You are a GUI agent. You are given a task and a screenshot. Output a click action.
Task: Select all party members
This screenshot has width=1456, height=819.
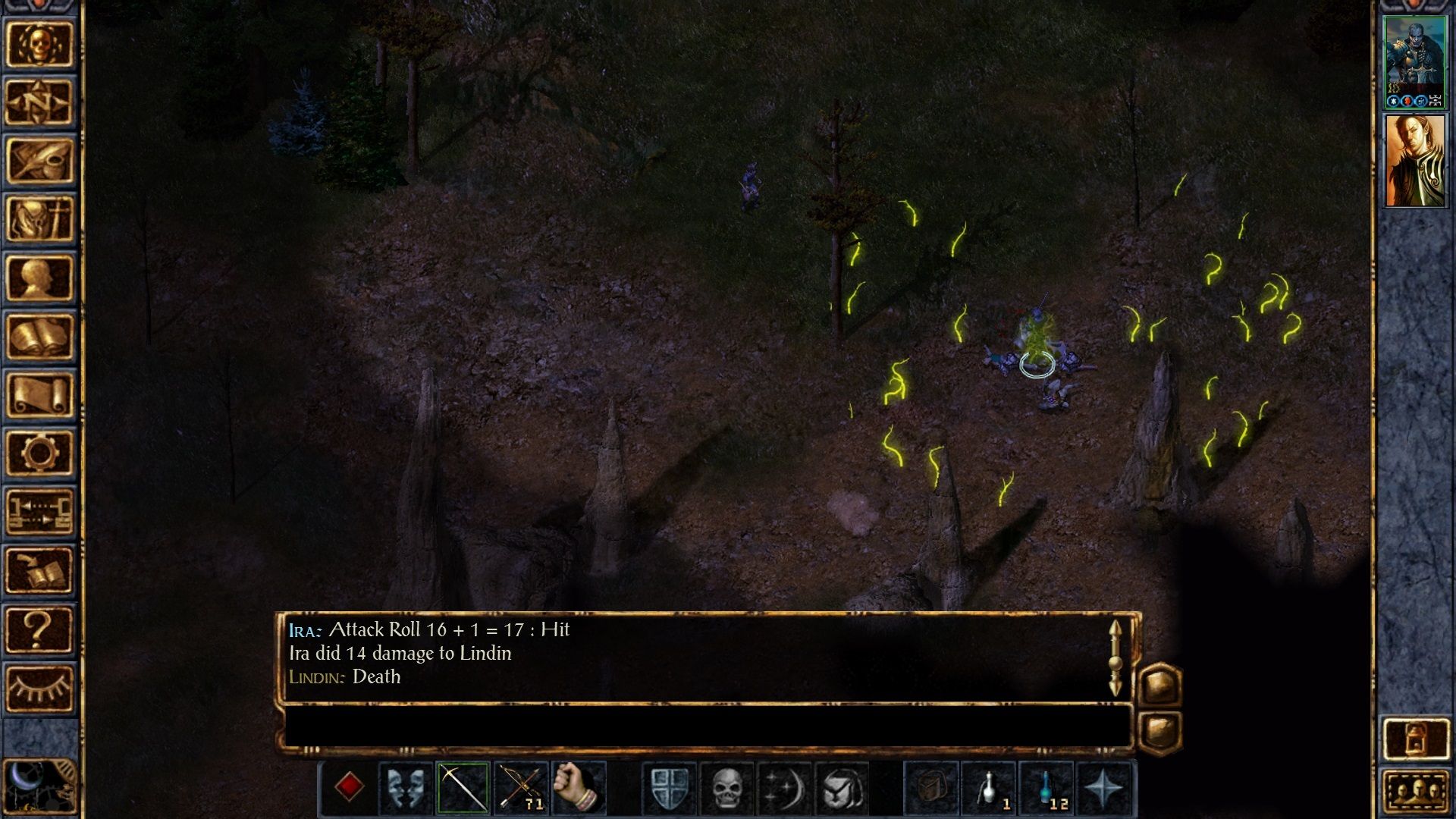pos(1415,792)
